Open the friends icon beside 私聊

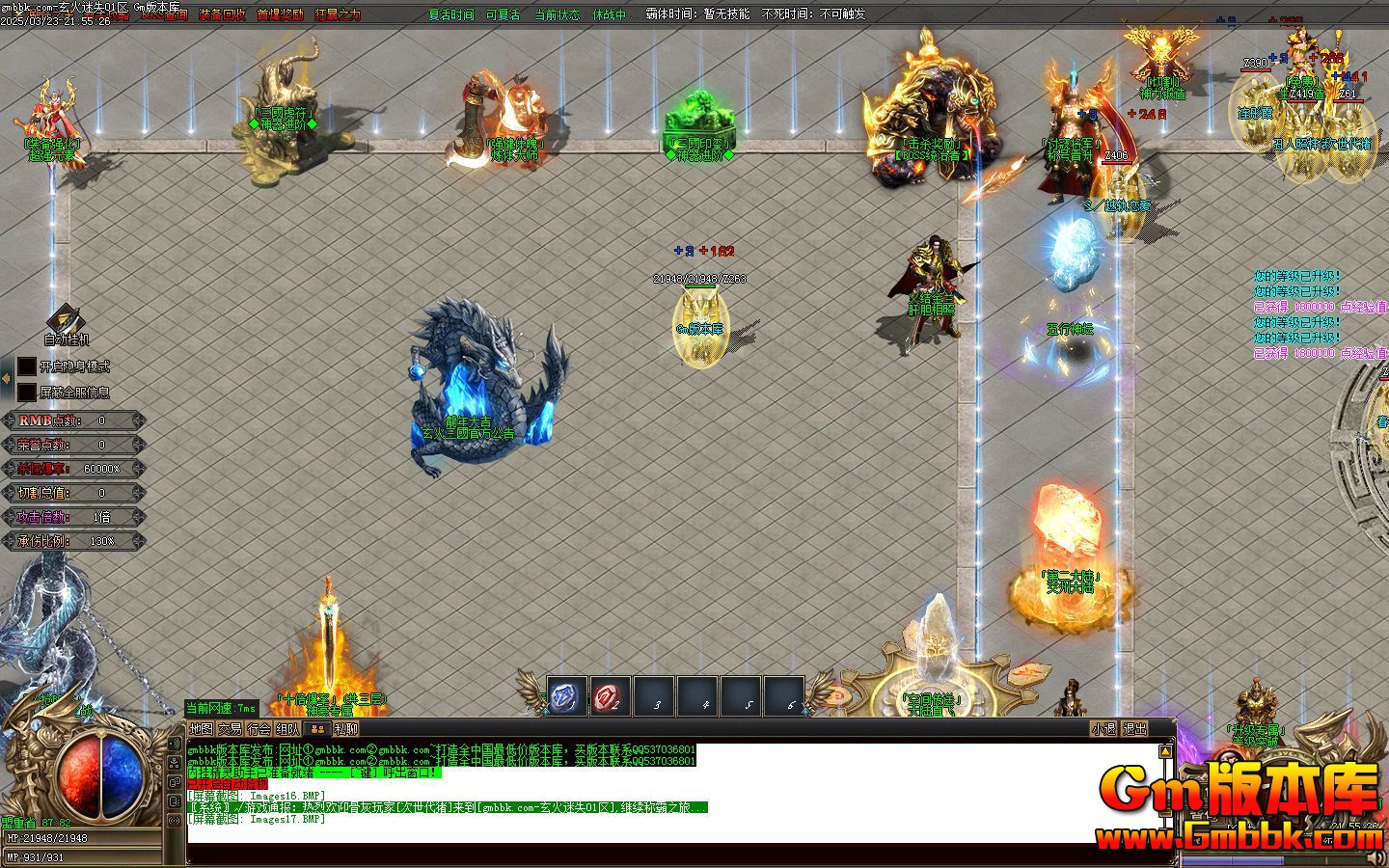[318, 729]
